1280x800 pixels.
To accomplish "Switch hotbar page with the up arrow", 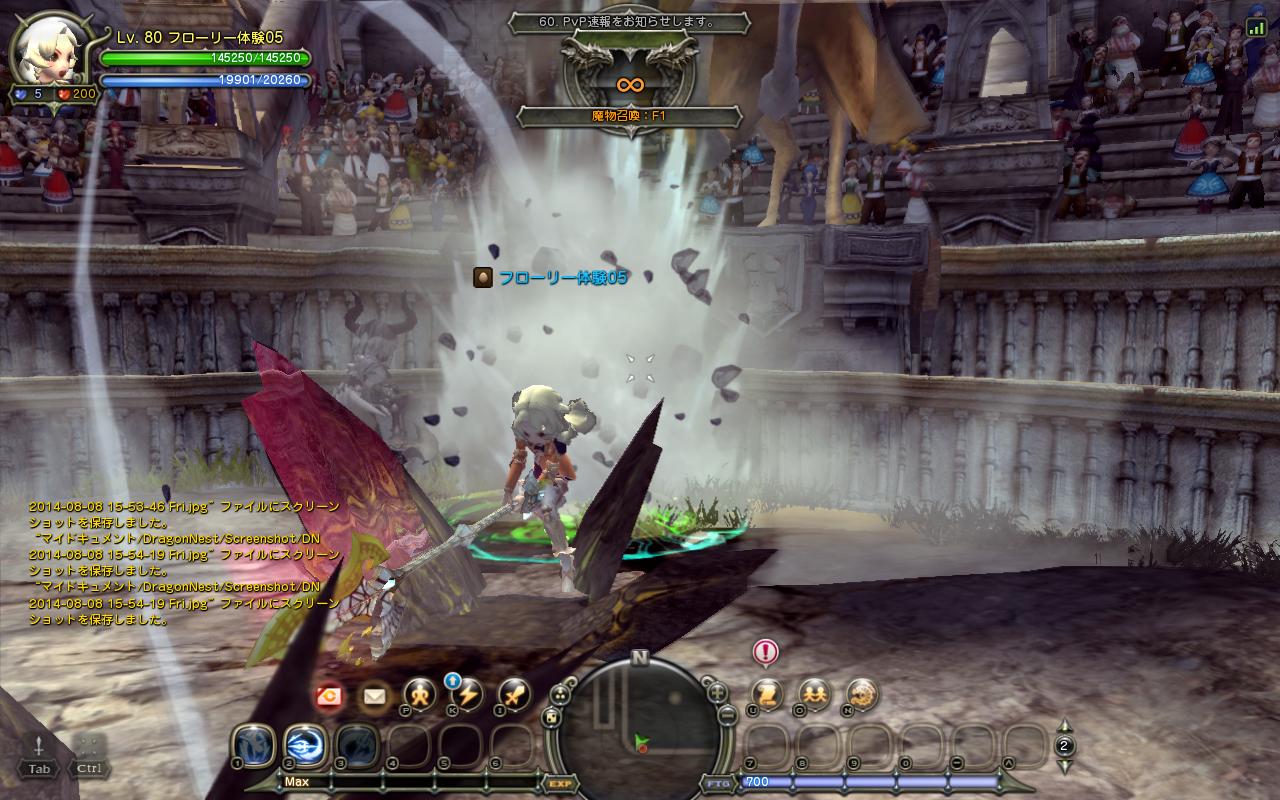I will coord(1065,727).
